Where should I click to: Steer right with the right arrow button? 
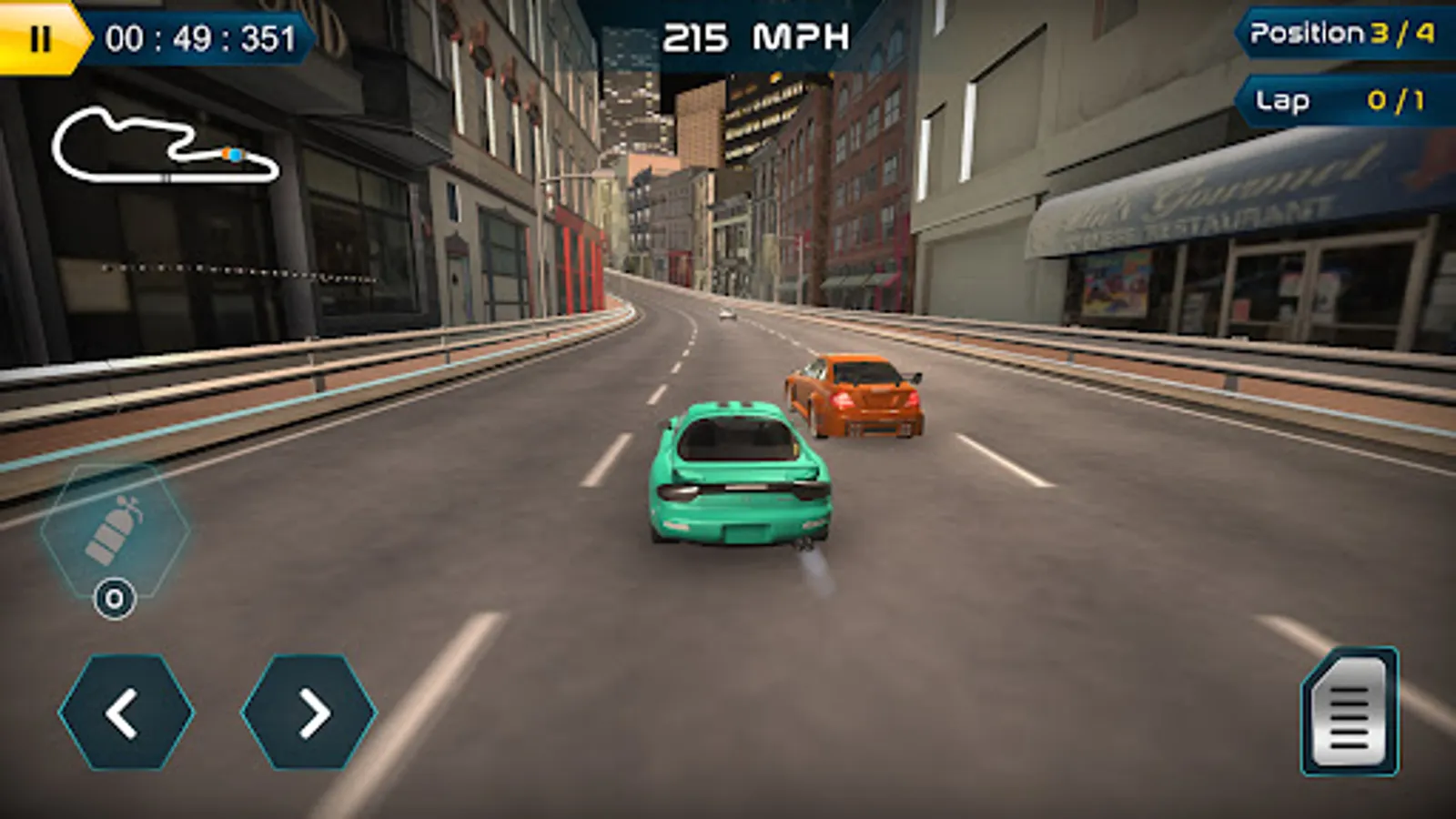[309, 712]
